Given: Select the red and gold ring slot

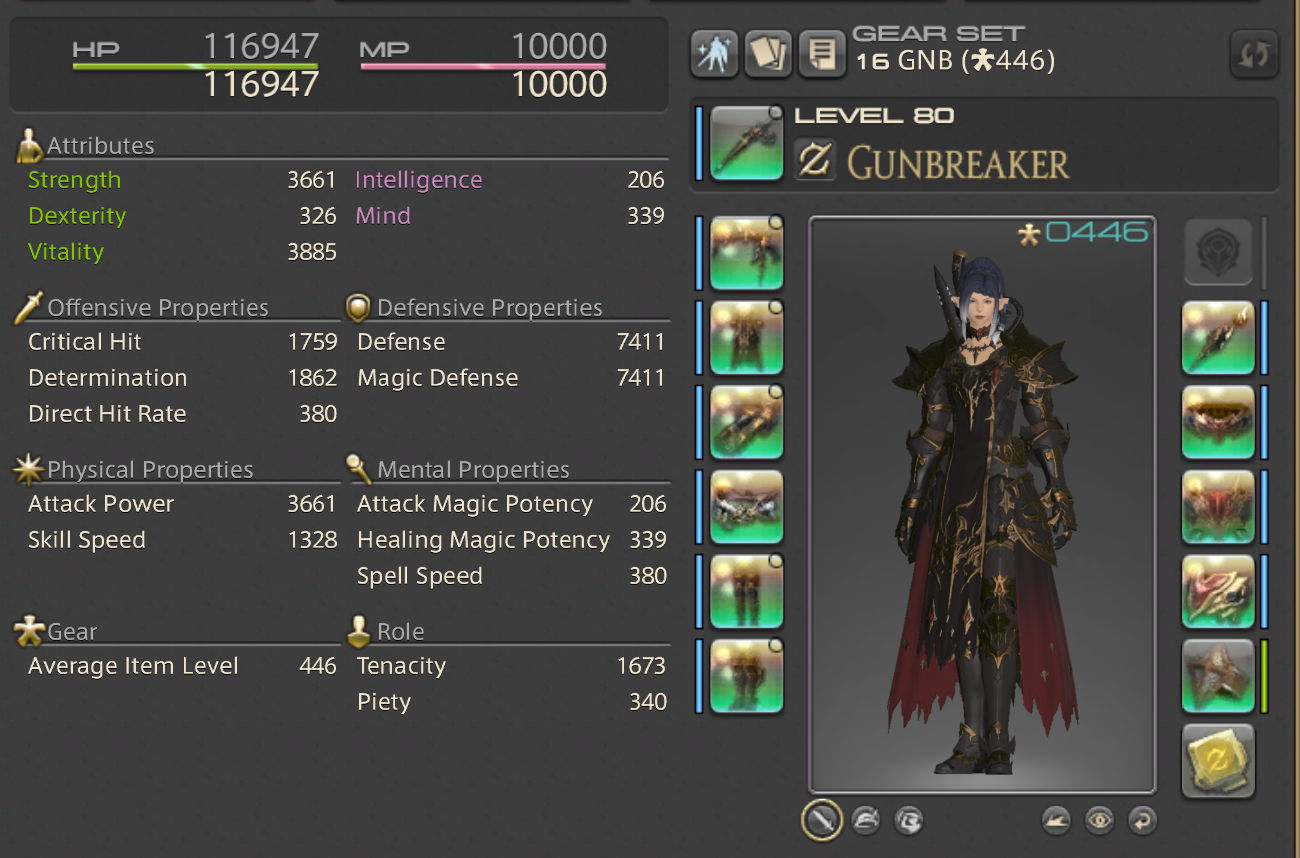Looking at the screenshot, I should (x=1217, y=591).
